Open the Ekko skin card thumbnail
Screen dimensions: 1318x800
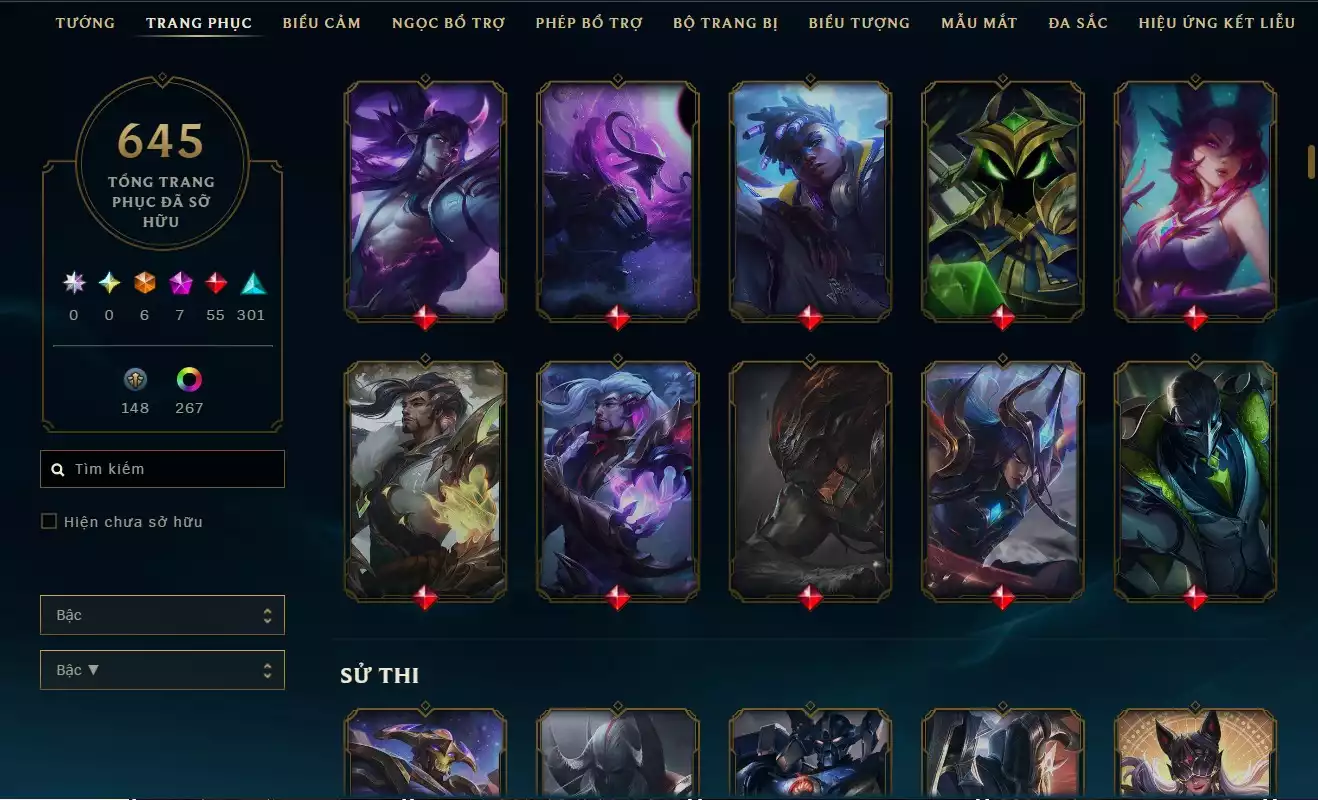pyautogui.click(x=810, y=200)
